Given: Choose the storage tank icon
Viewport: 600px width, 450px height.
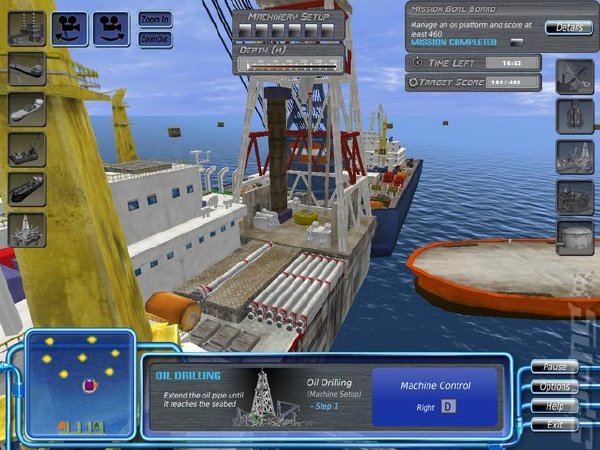Looking at the screenshot, I should click(575, 237).
